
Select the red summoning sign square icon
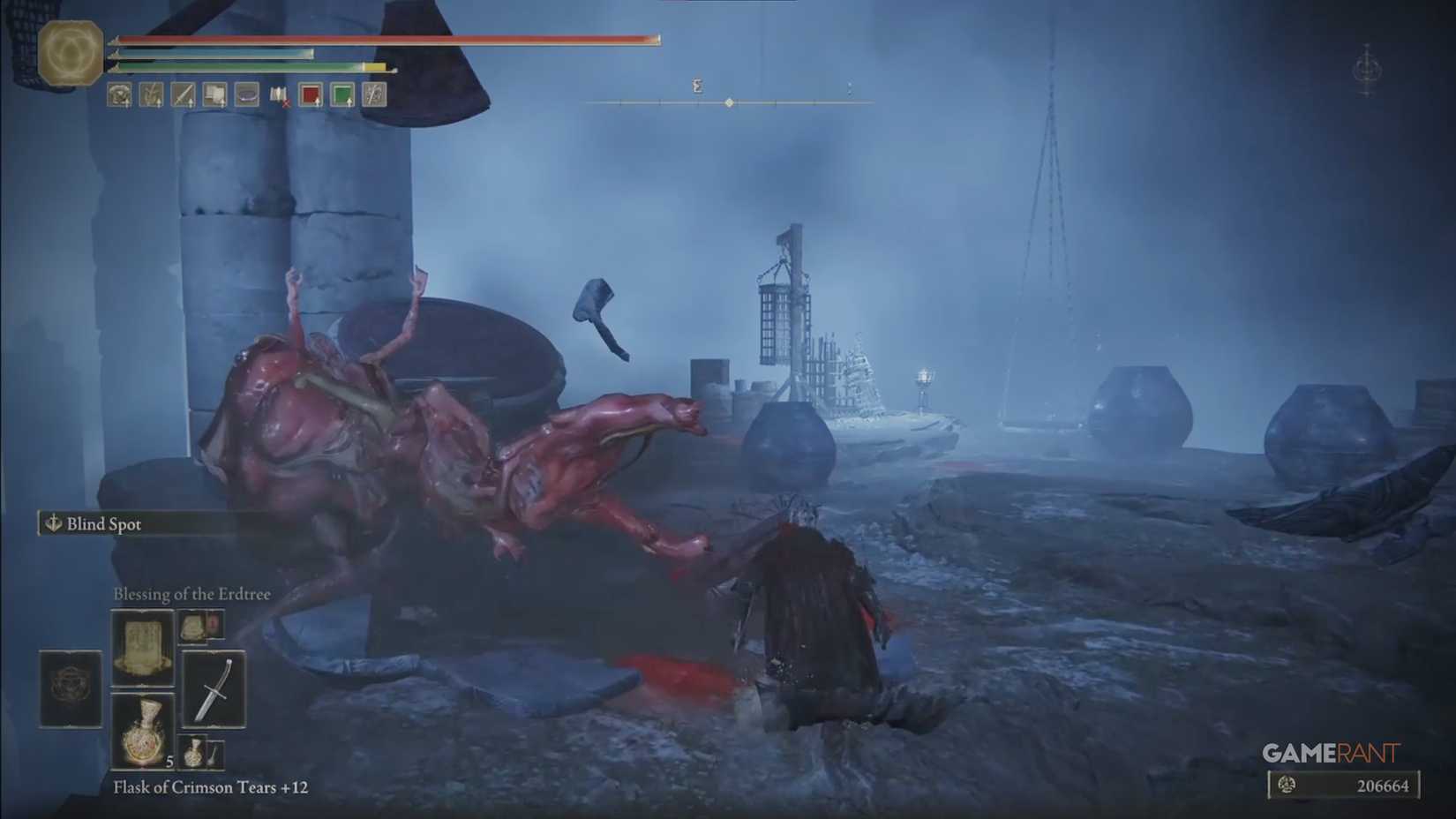pos(310,95)
